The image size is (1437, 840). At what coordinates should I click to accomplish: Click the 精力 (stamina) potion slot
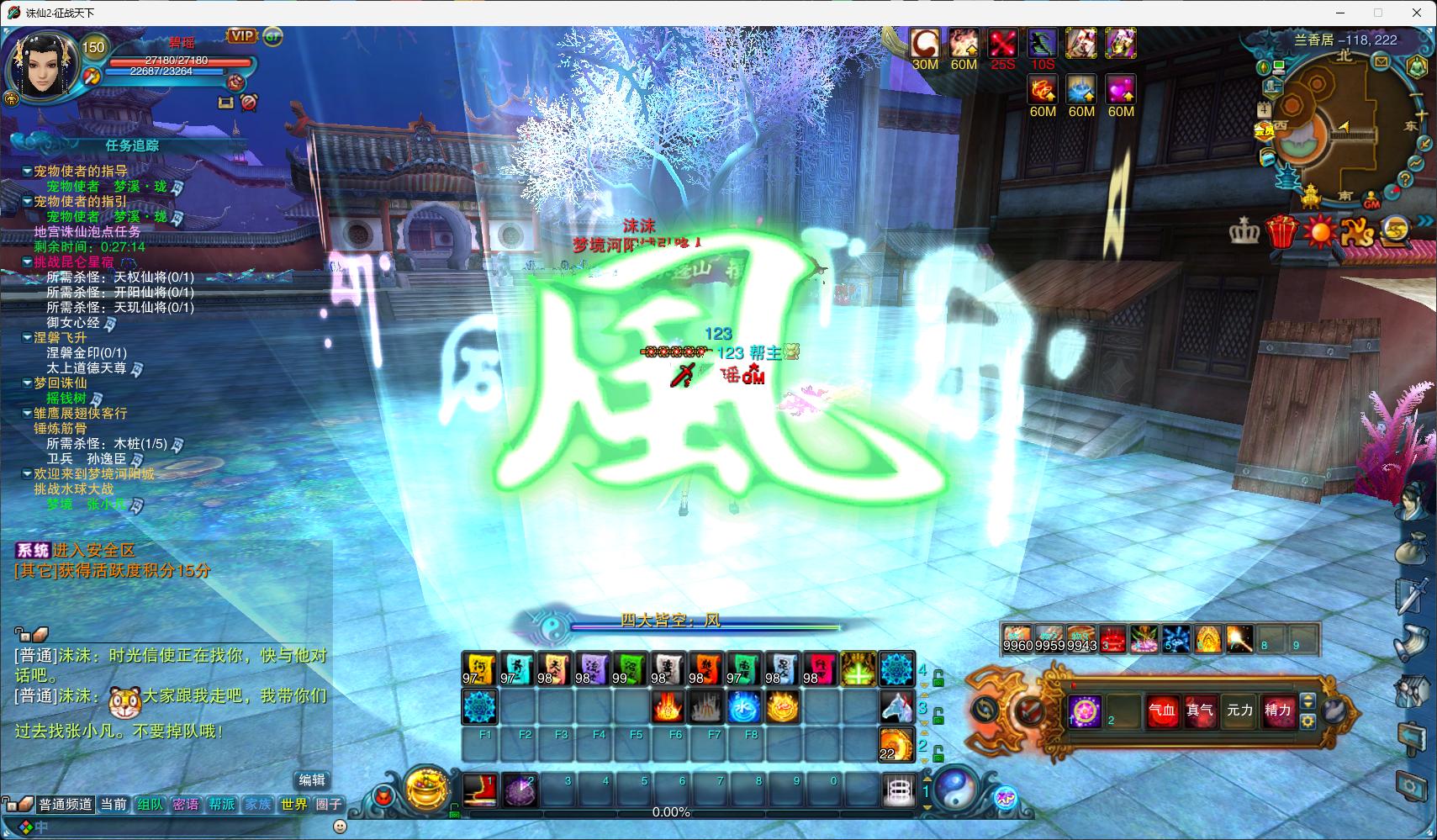[1277, 711]
